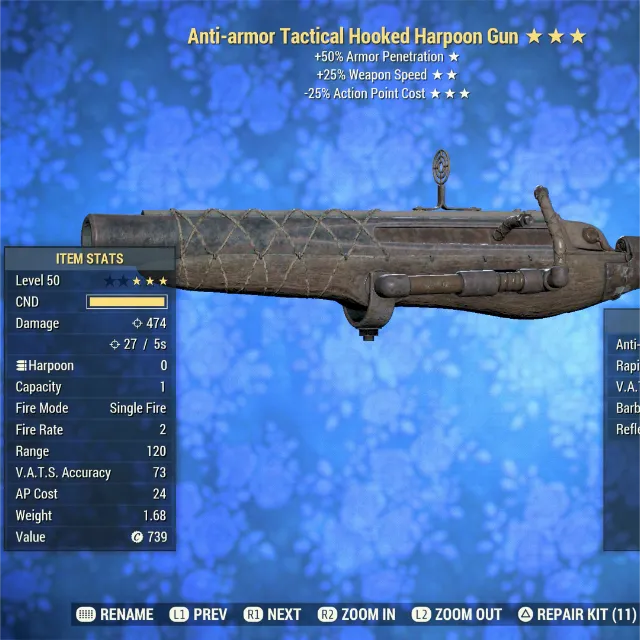Go to the Prev item
Viewport: 640px width, 640px height.
[198, 614]
